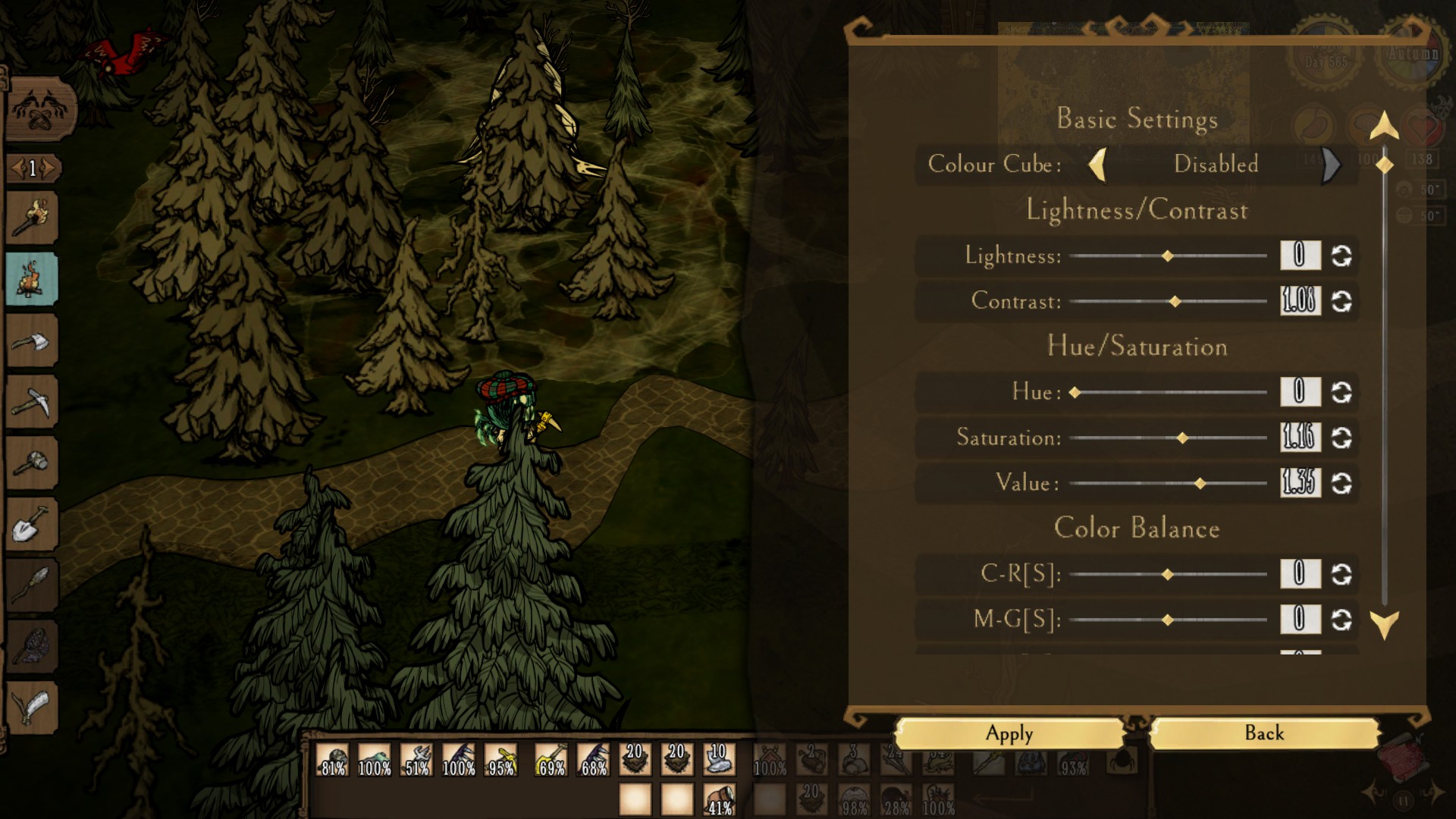This screenshot has width=1456, height=819.
Task: Select the pickaxe icon in the sidebar
Action: [30, 400]
